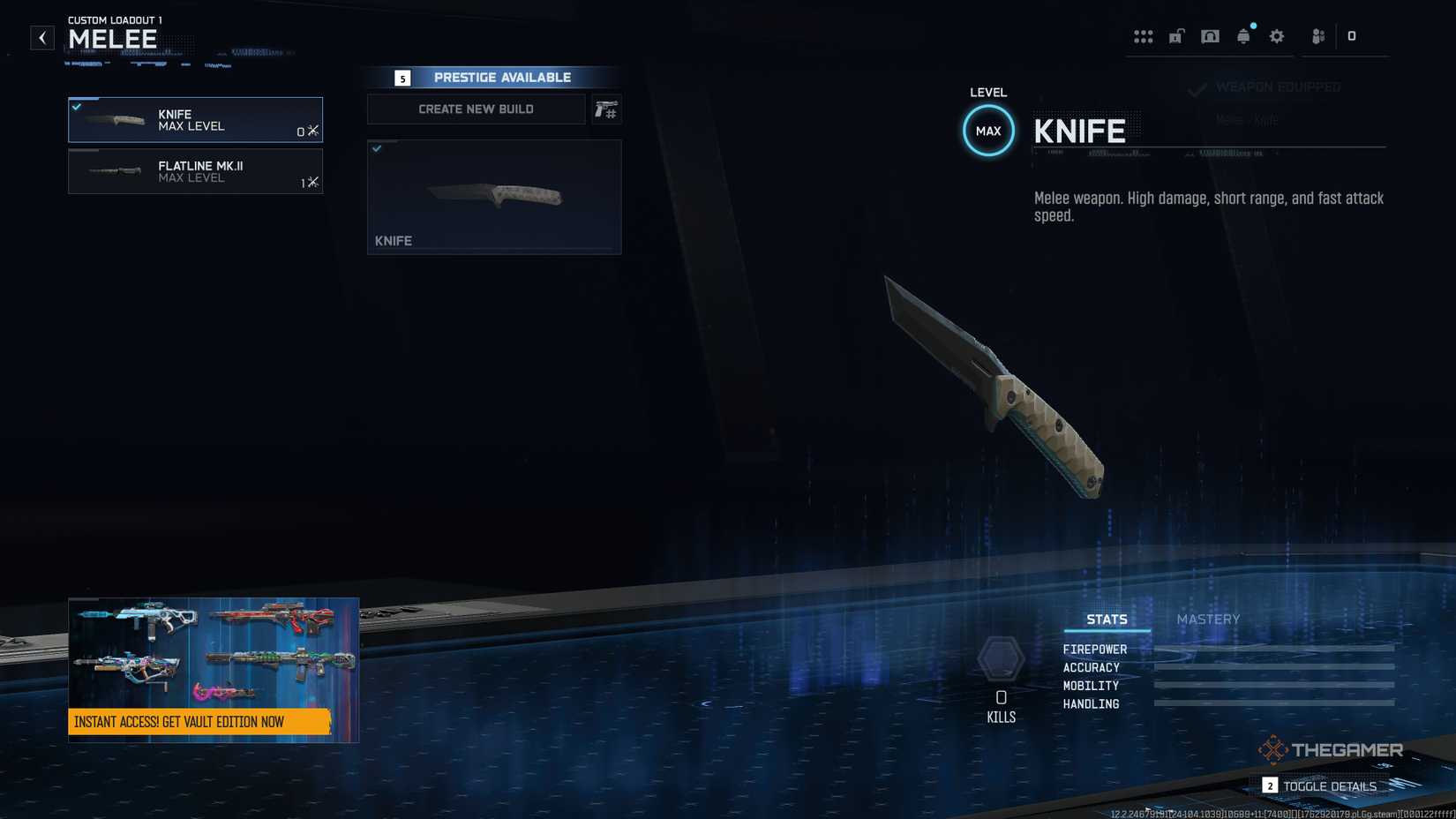1456x819 pixels.
Task: Toggle the equipped checkmark on the KNIFE loadout slot
Action: click(x=78, y=107)
